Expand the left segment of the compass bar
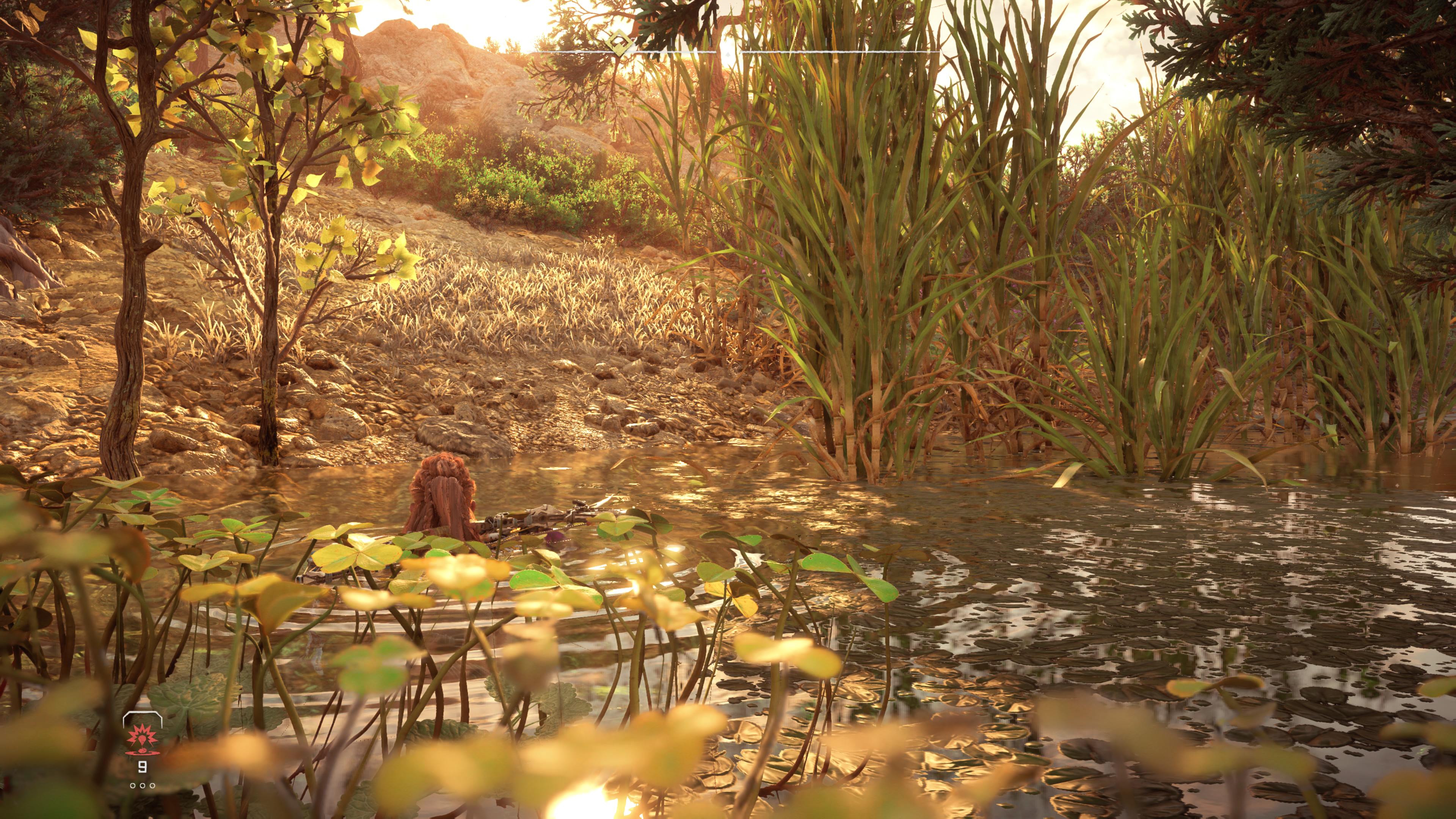The image size is (1456, 819). click(565, 52)
